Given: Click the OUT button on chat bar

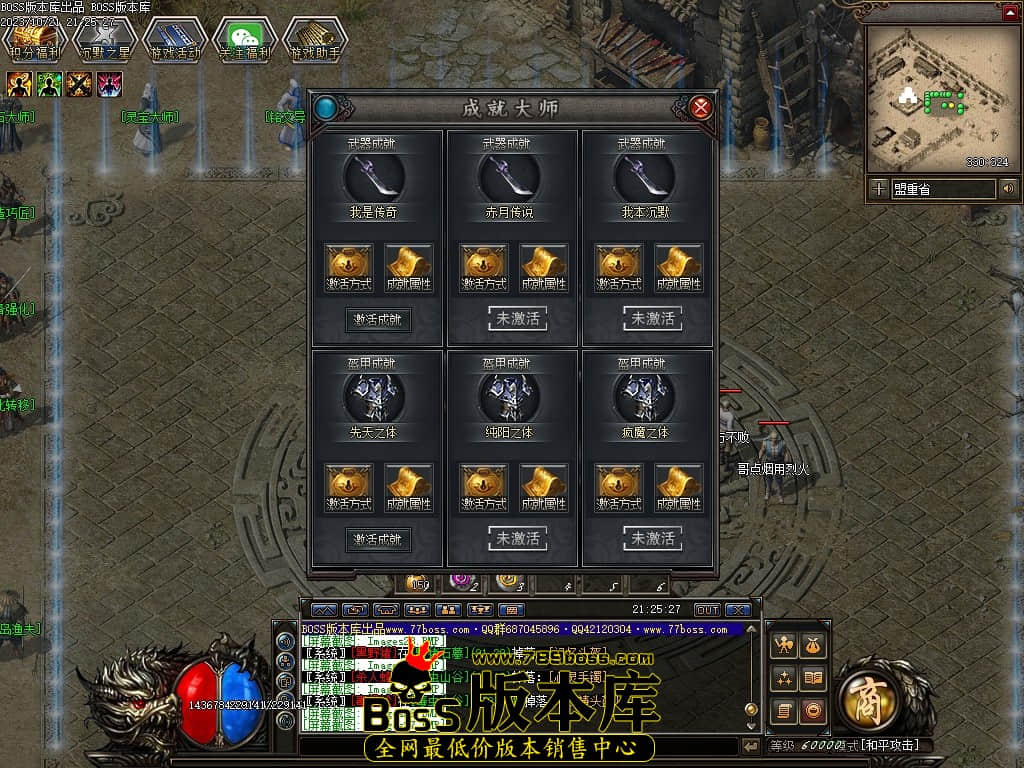Looking at the screenshot, I should click(x=707, y=609).
